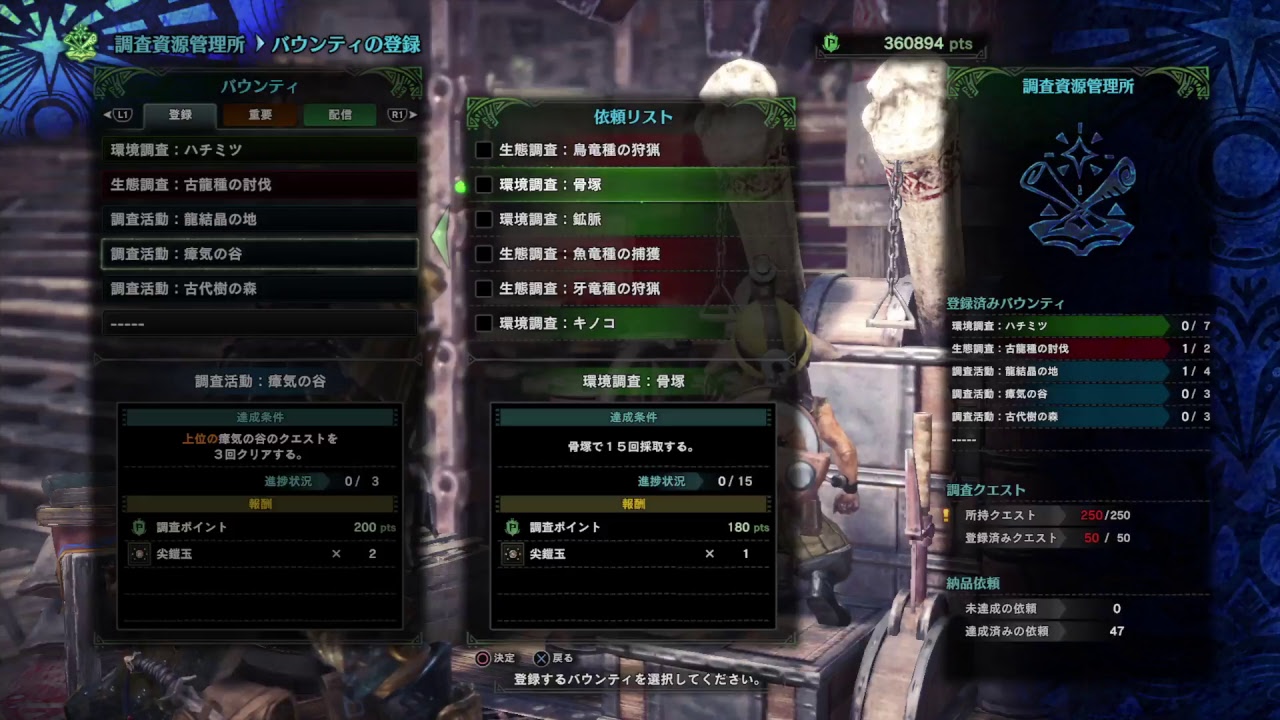Select registered bounty 生態調査：古龍種の討伐
The height and width of the screenshot is (720, 1280).
point(260,185)
